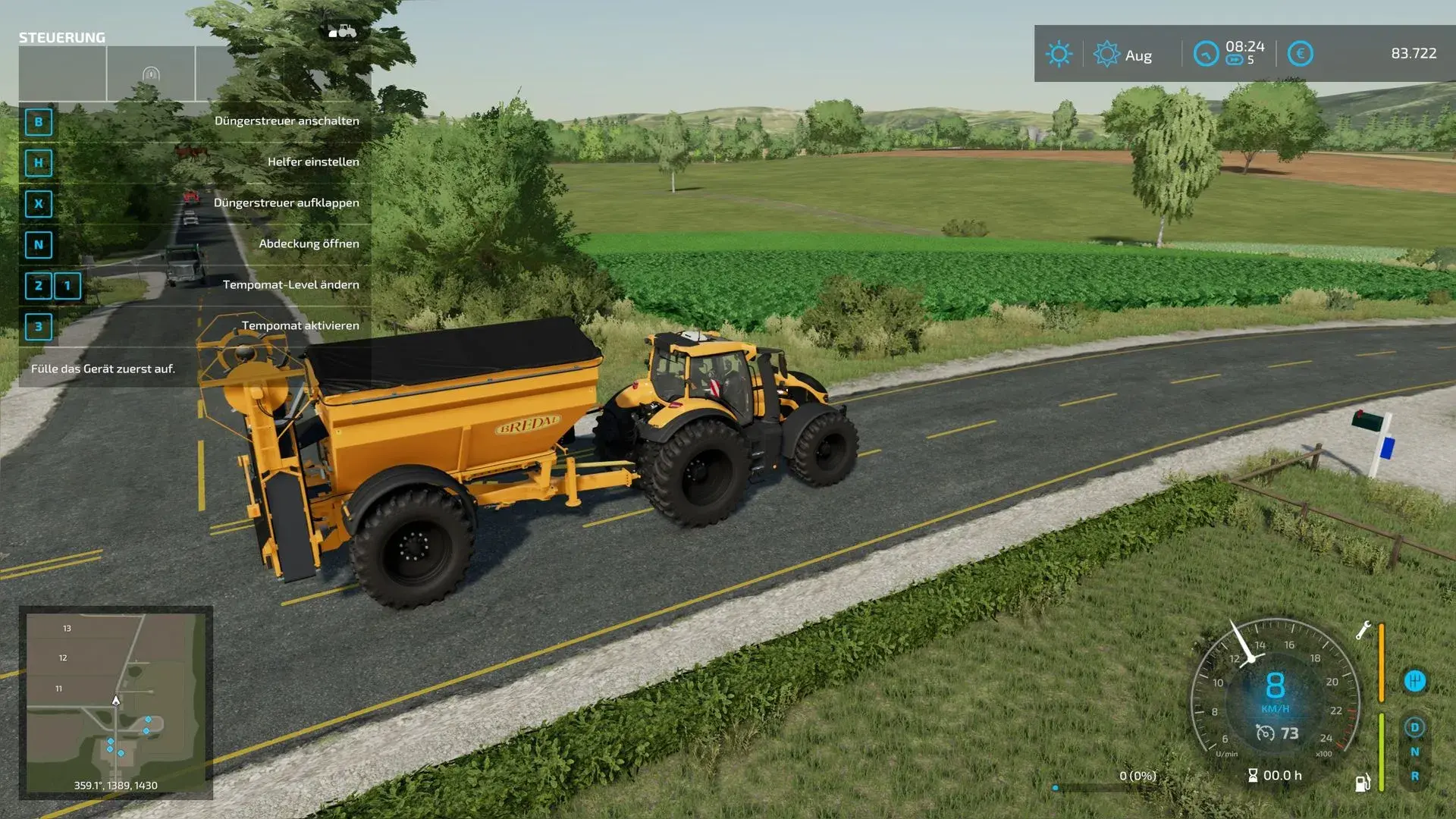Click the wrench vehicle damage icon

pos(1363,630)
